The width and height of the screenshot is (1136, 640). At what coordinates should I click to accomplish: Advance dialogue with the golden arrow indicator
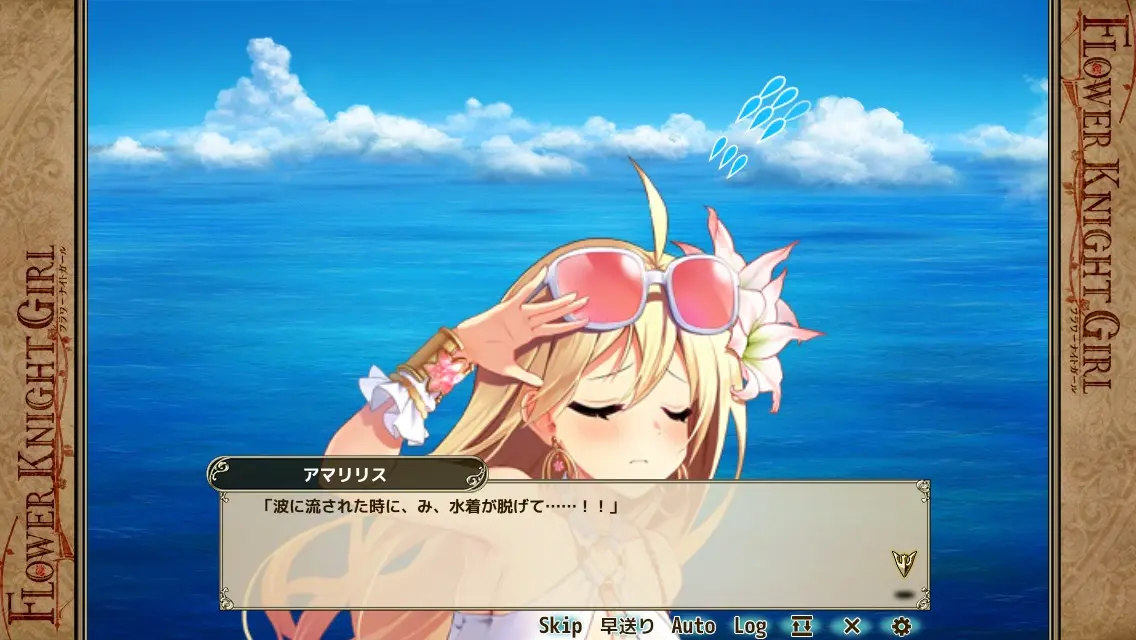point(904,563)
